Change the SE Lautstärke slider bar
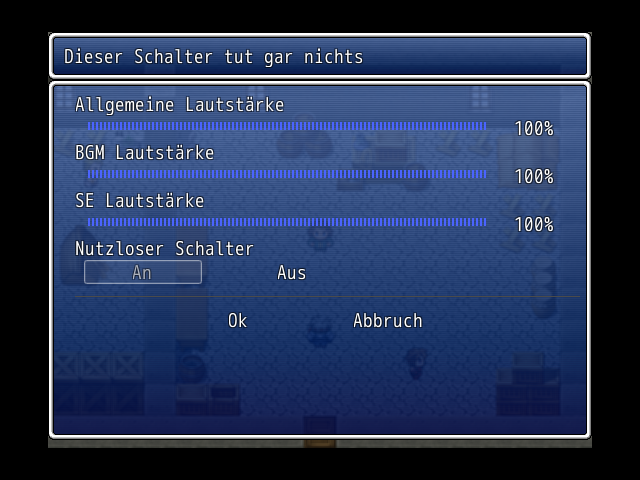Image resolution: width=640 pixels, height=480 pixels. coord(286,222)
